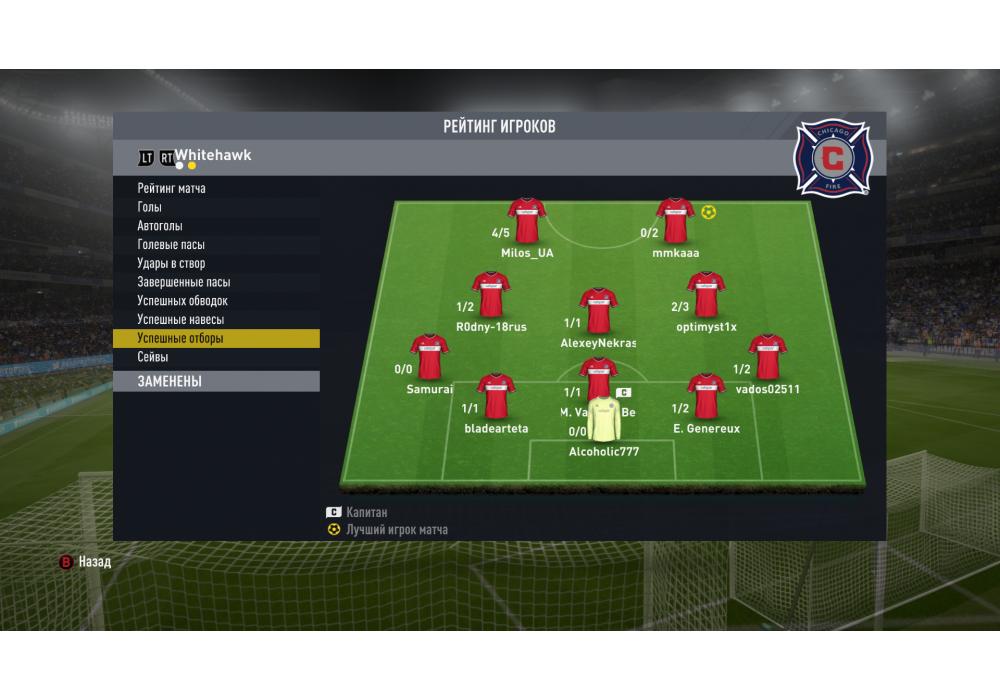Select player mmkaaa on the pitch
1000x700 pixels.
[x=675, y=221]
